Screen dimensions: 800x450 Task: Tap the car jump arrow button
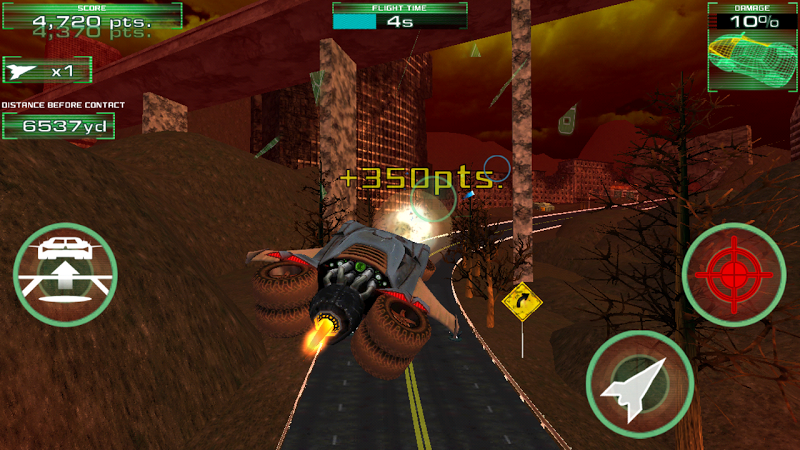coord(65,273)
